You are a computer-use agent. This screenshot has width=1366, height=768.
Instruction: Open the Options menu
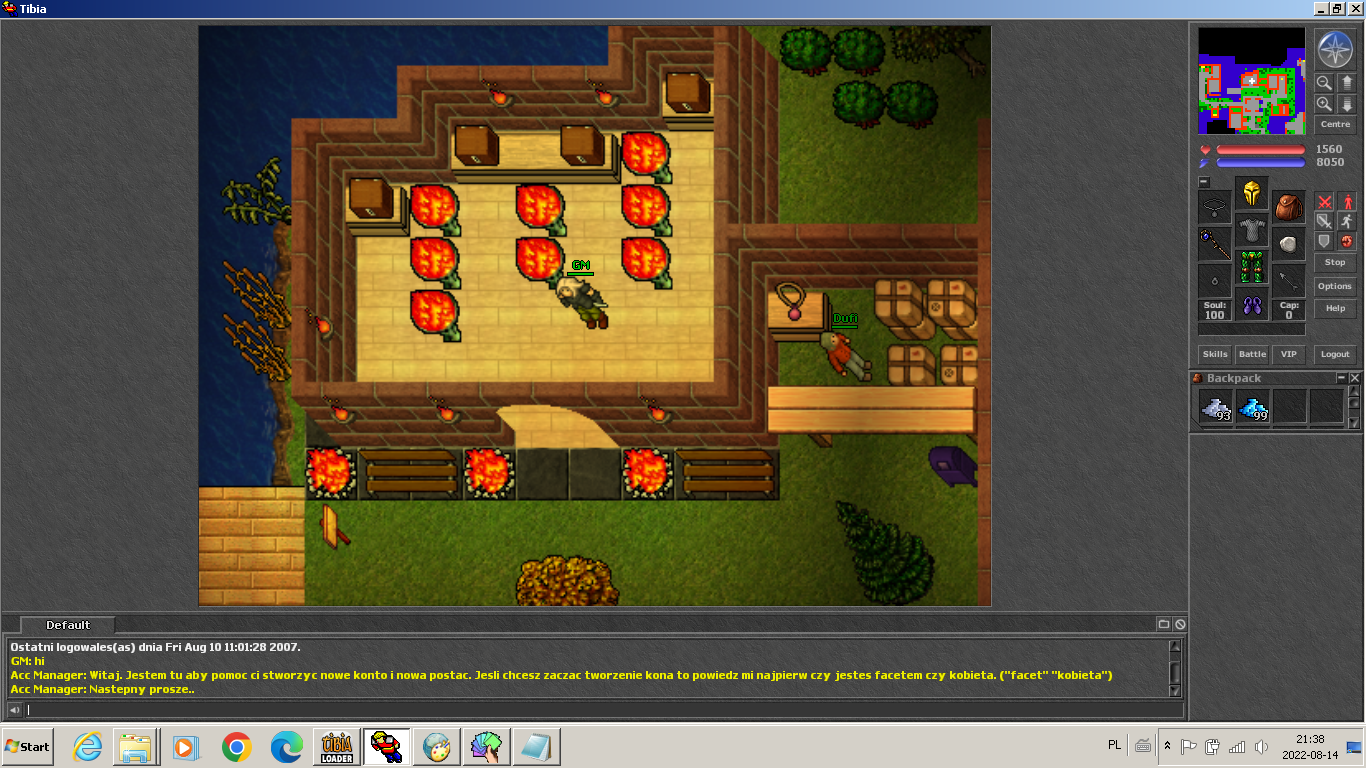point(1335,286)
